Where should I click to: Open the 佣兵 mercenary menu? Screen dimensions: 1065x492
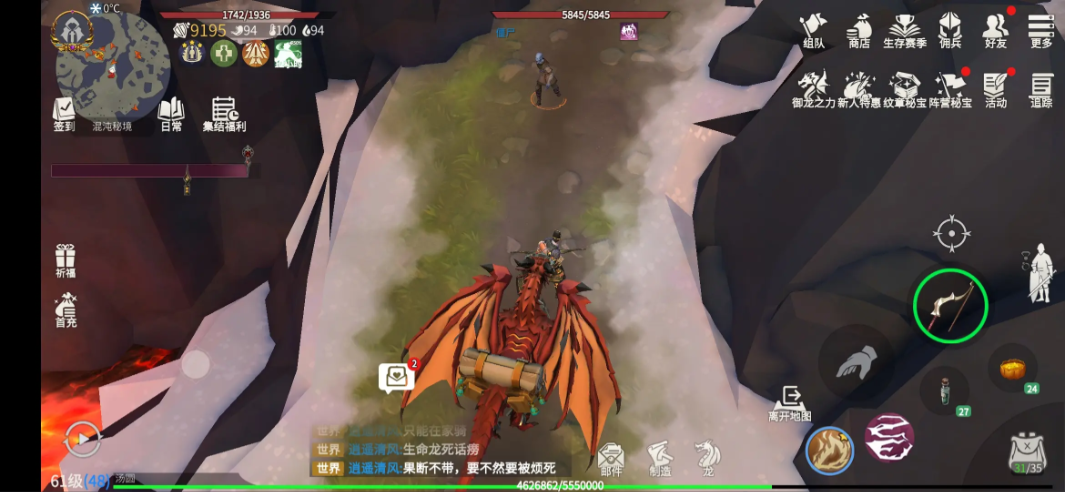click(949, 30)
